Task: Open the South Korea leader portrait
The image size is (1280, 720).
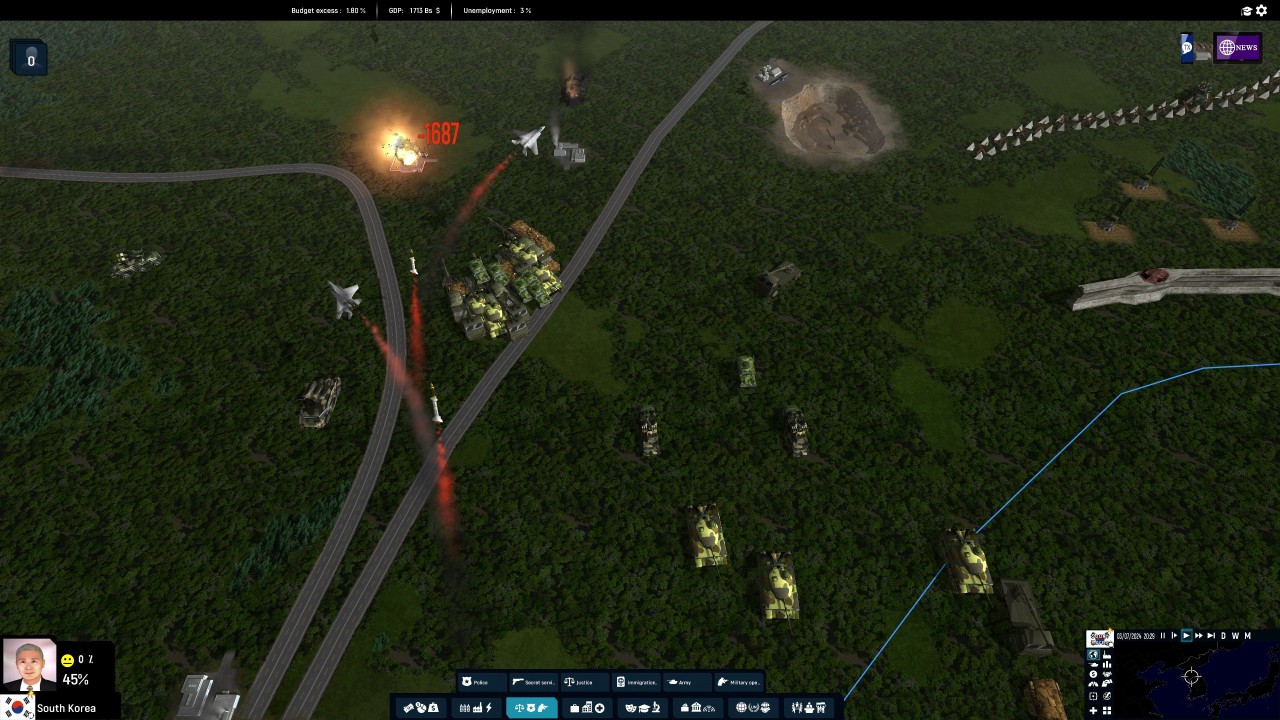Action: [29, 666]
